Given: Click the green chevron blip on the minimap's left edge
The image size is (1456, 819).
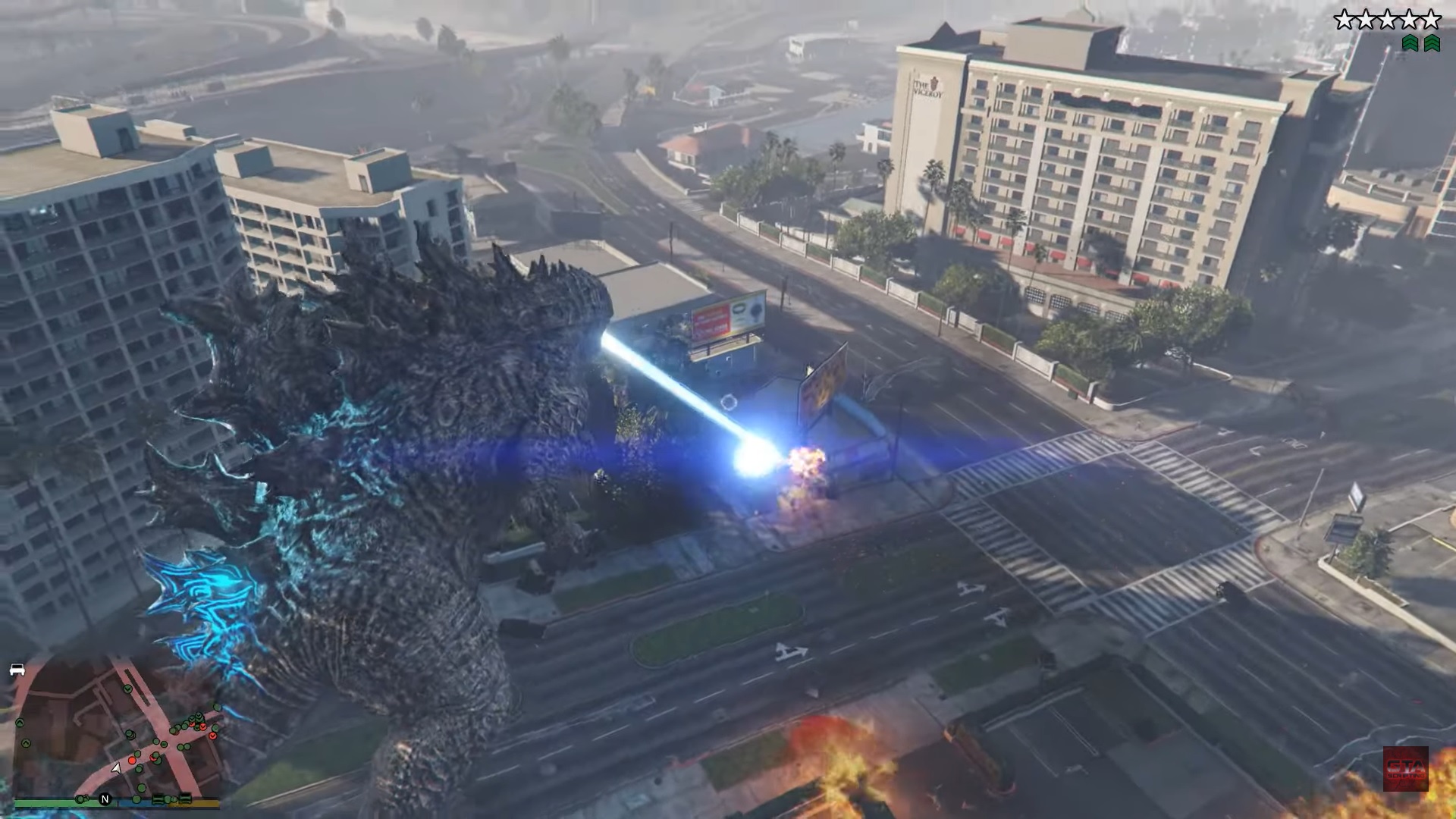Looking at the screenshot, I should [x=19, y=723].
